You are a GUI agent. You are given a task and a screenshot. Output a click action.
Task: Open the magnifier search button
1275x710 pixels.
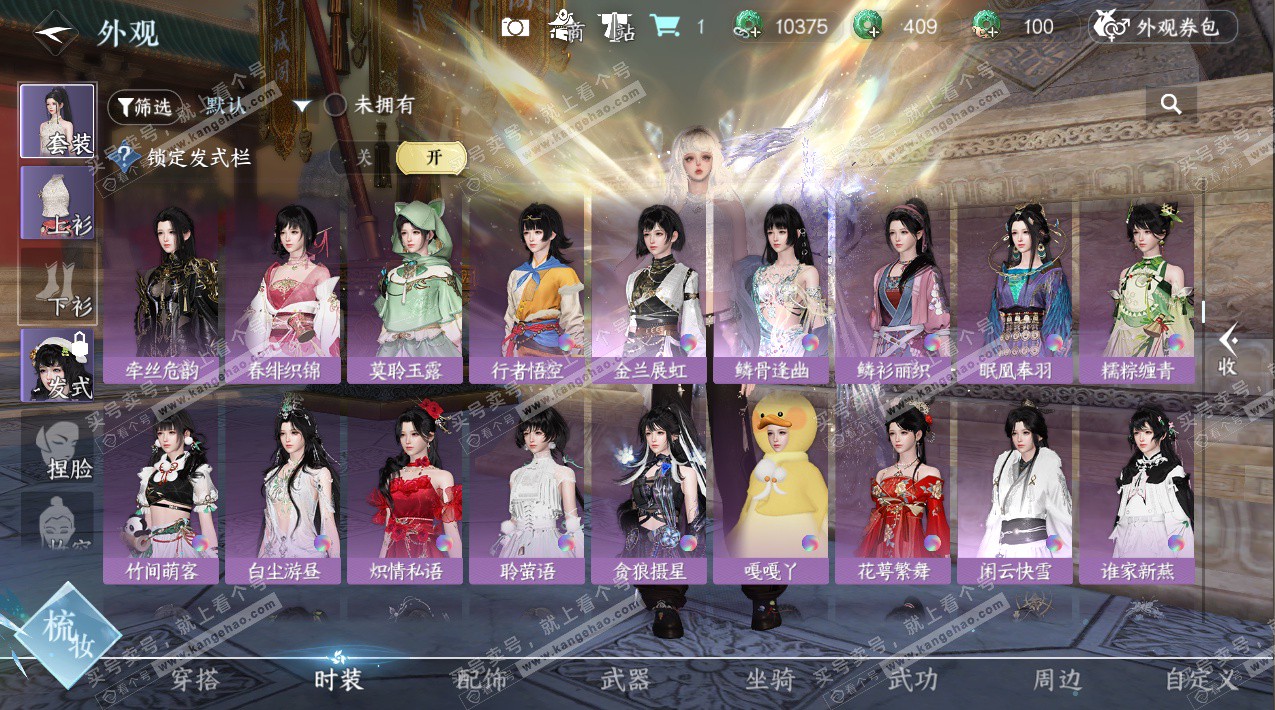click(1171, 104)
